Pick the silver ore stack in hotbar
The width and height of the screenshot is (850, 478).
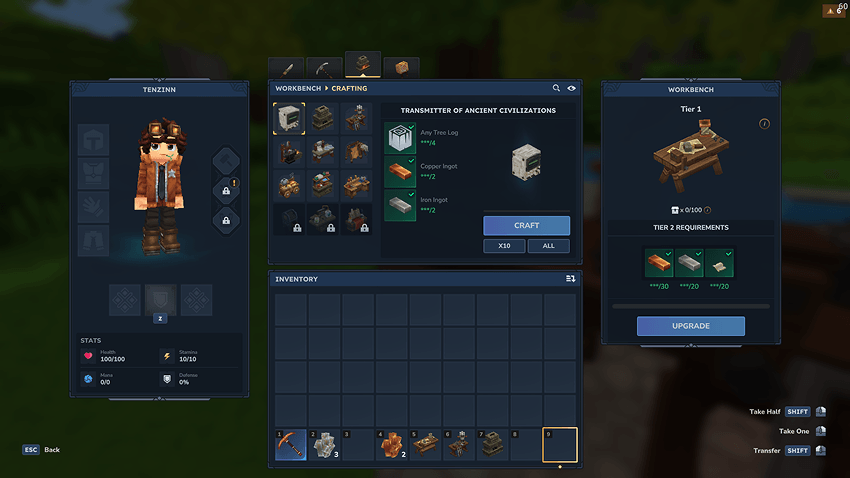click(x=325, y=444)
